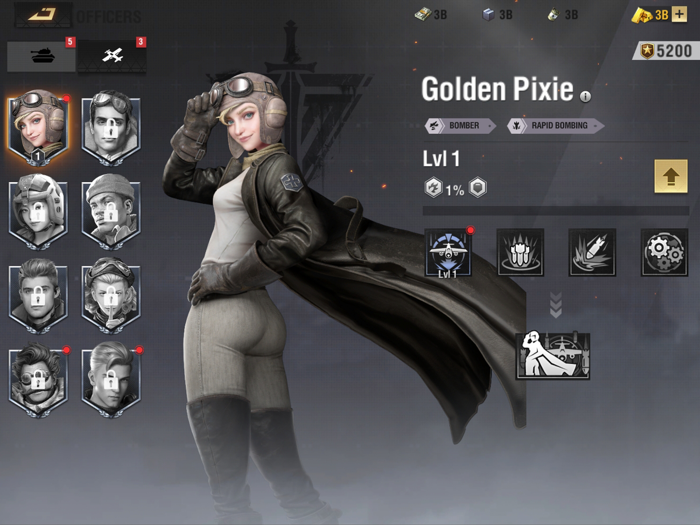Click the Bomber class tag
Screen dimensions: 700x525
tap(461, 126)
